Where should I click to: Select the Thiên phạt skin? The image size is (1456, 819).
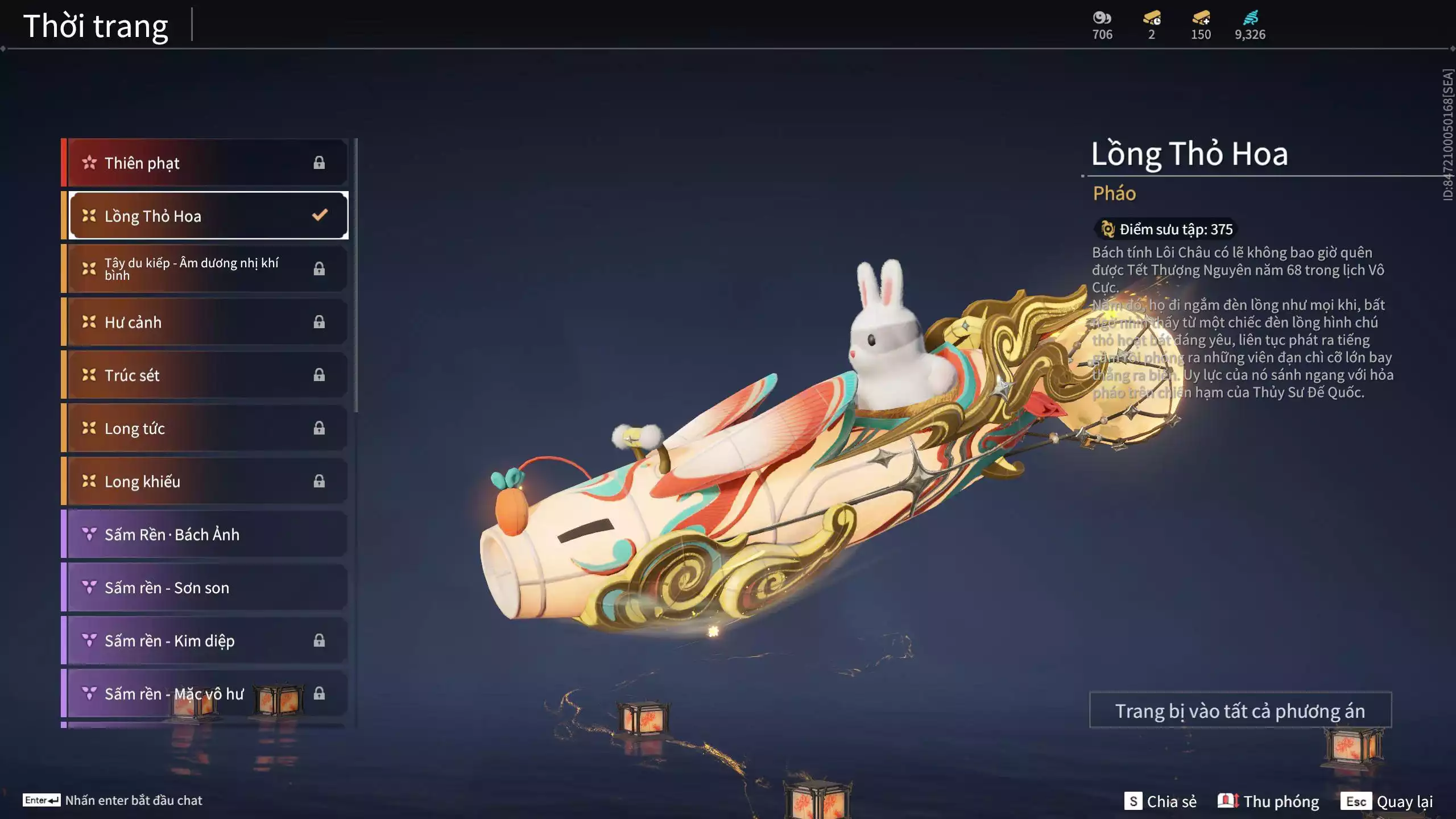pyautogui.click(x=205, y=163)
